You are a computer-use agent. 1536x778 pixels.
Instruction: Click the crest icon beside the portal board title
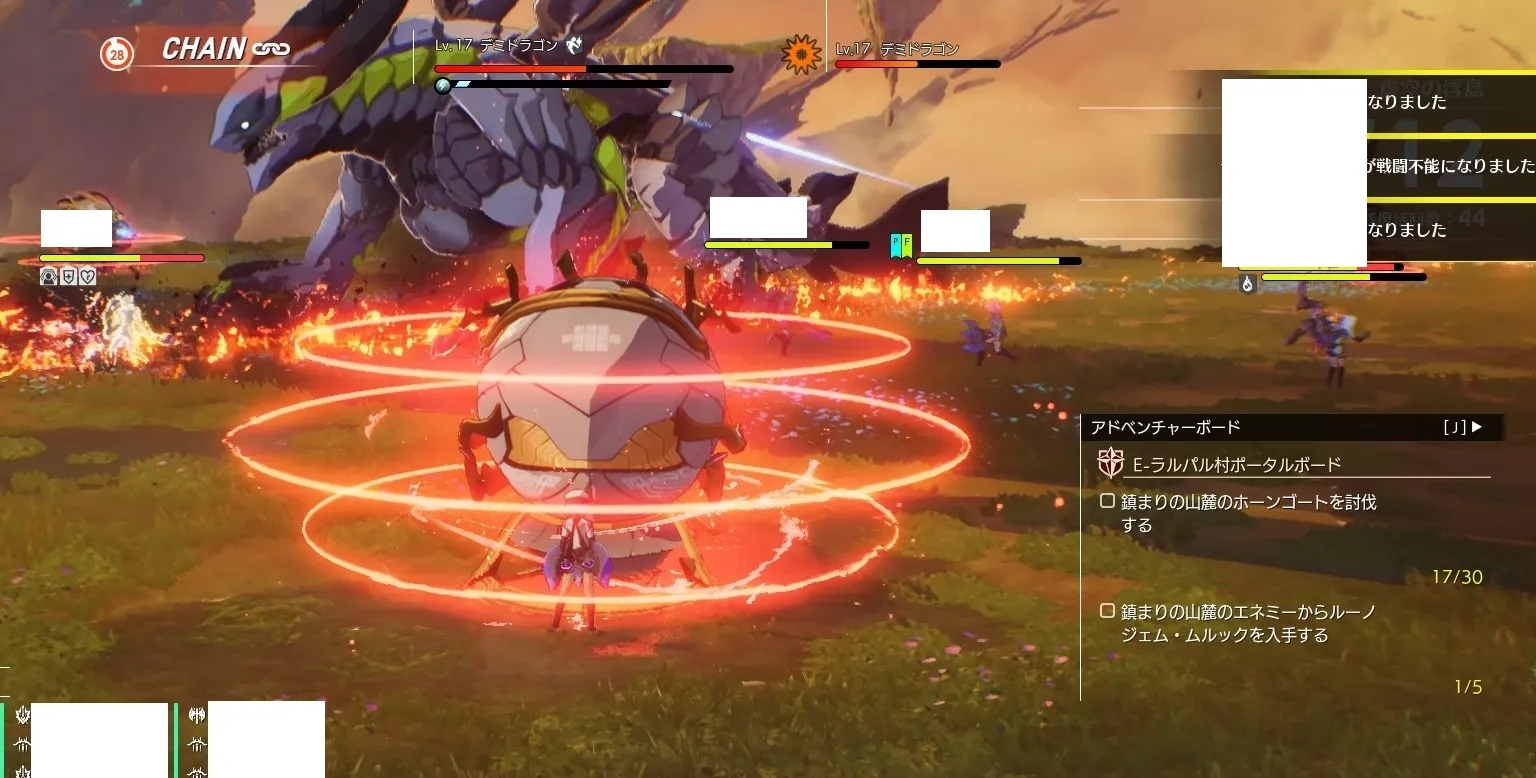[1109, 463]
